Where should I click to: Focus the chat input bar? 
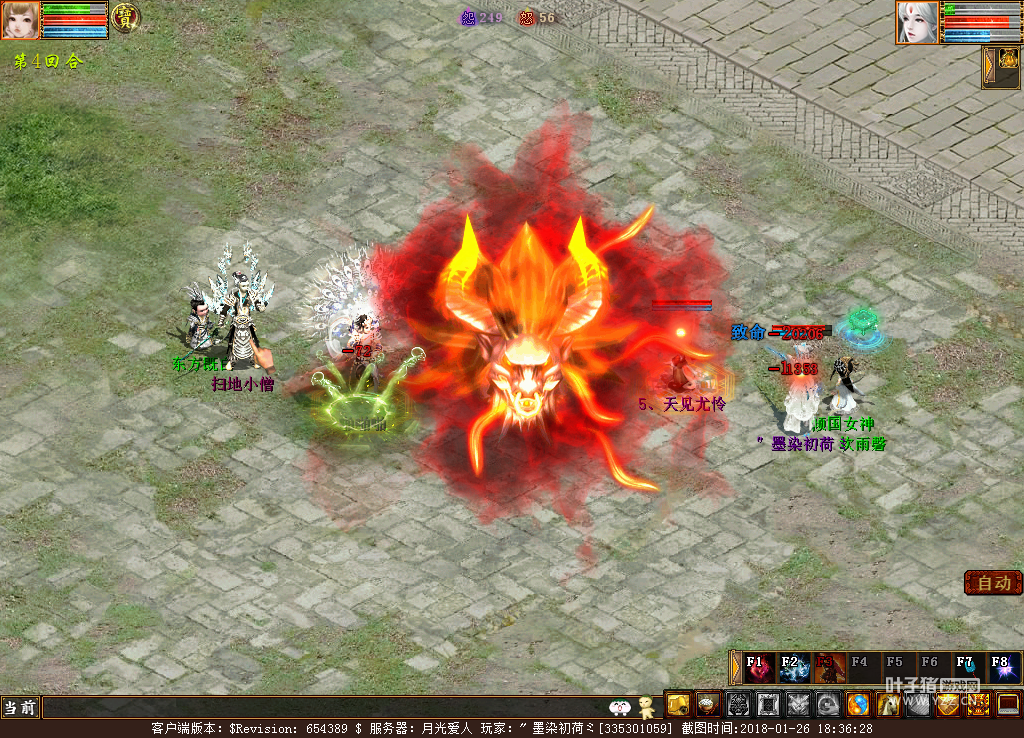coord(320,708)
